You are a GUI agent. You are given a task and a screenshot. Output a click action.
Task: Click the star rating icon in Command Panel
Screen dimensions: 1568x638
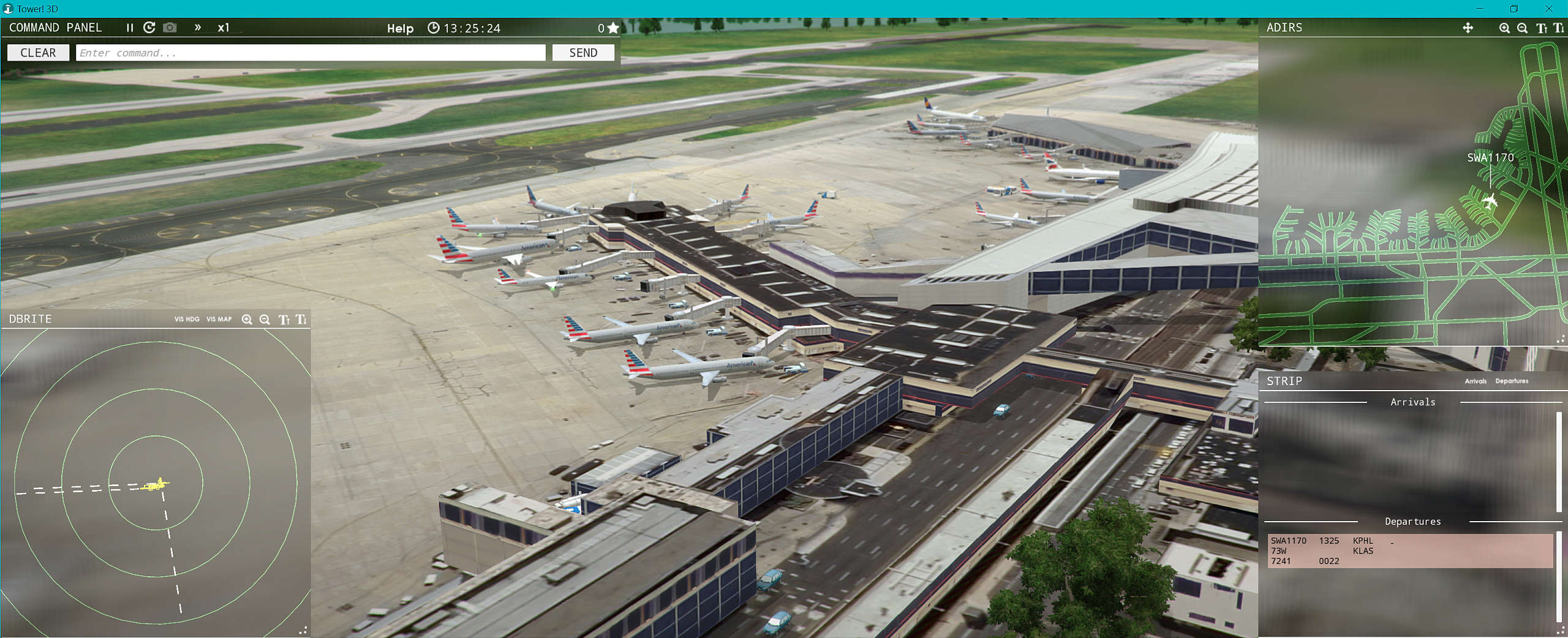613,28
